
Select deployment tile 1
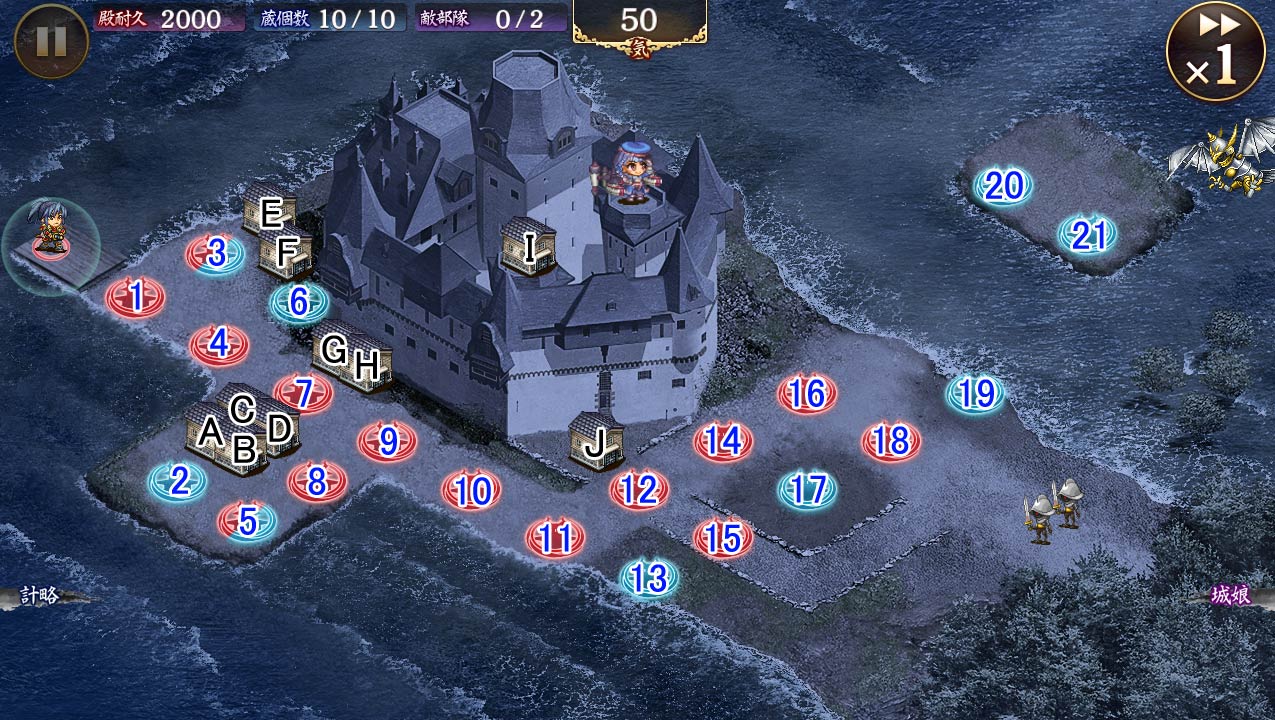point(136,296)
